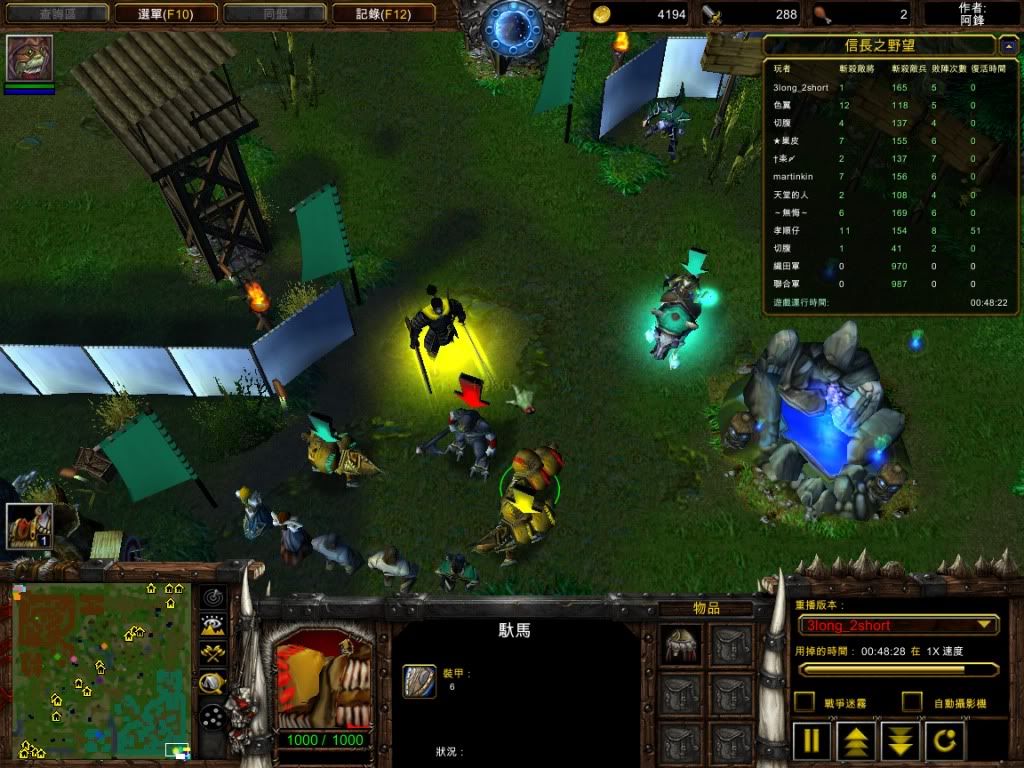Decrease replay speed with down arrows
This screenshot has width=1024, height=768.
(901, 741)
